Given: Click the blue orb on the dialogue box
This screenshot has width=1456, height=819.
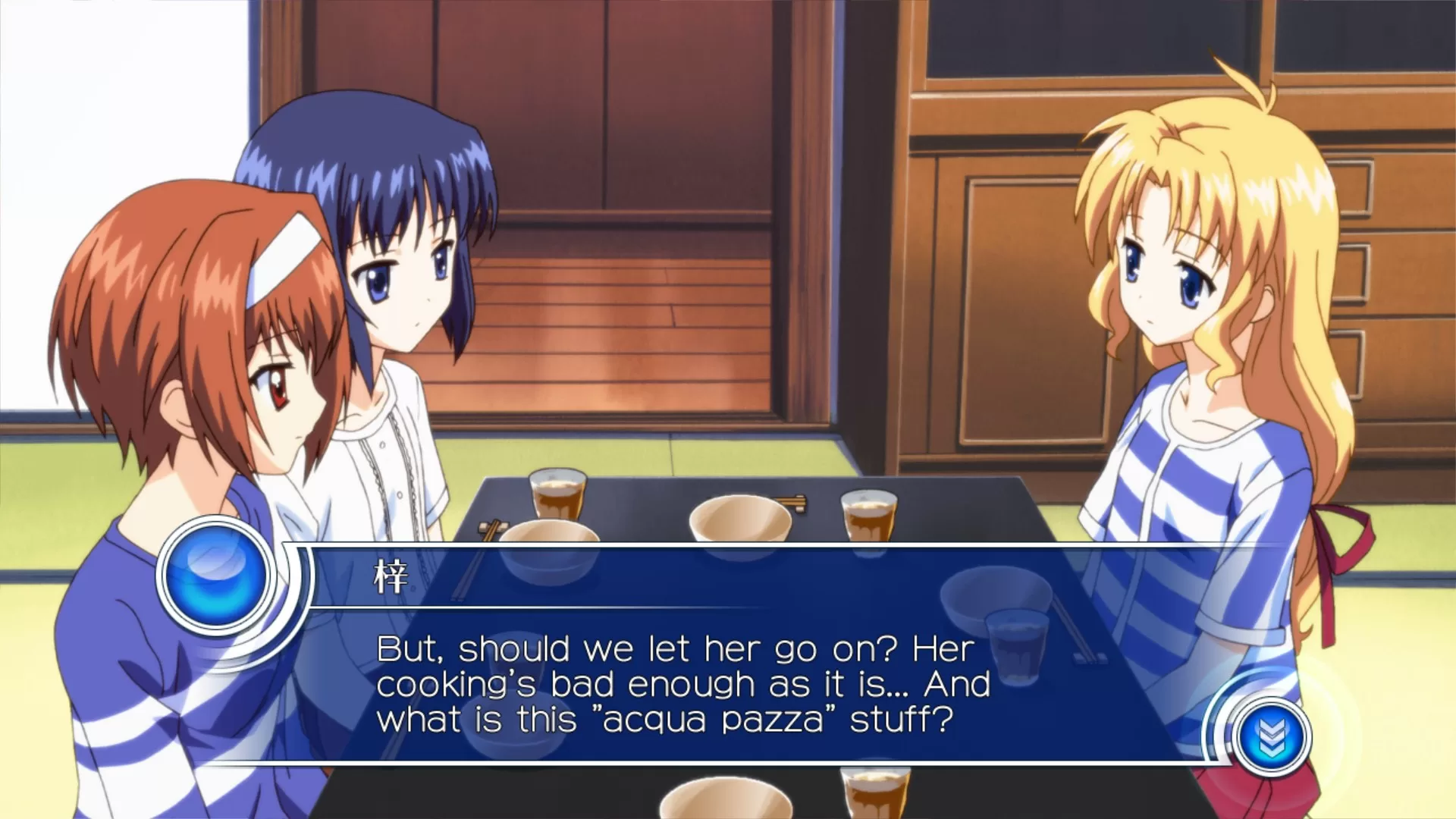Looking at the screenshot, I should click(216, 574).
